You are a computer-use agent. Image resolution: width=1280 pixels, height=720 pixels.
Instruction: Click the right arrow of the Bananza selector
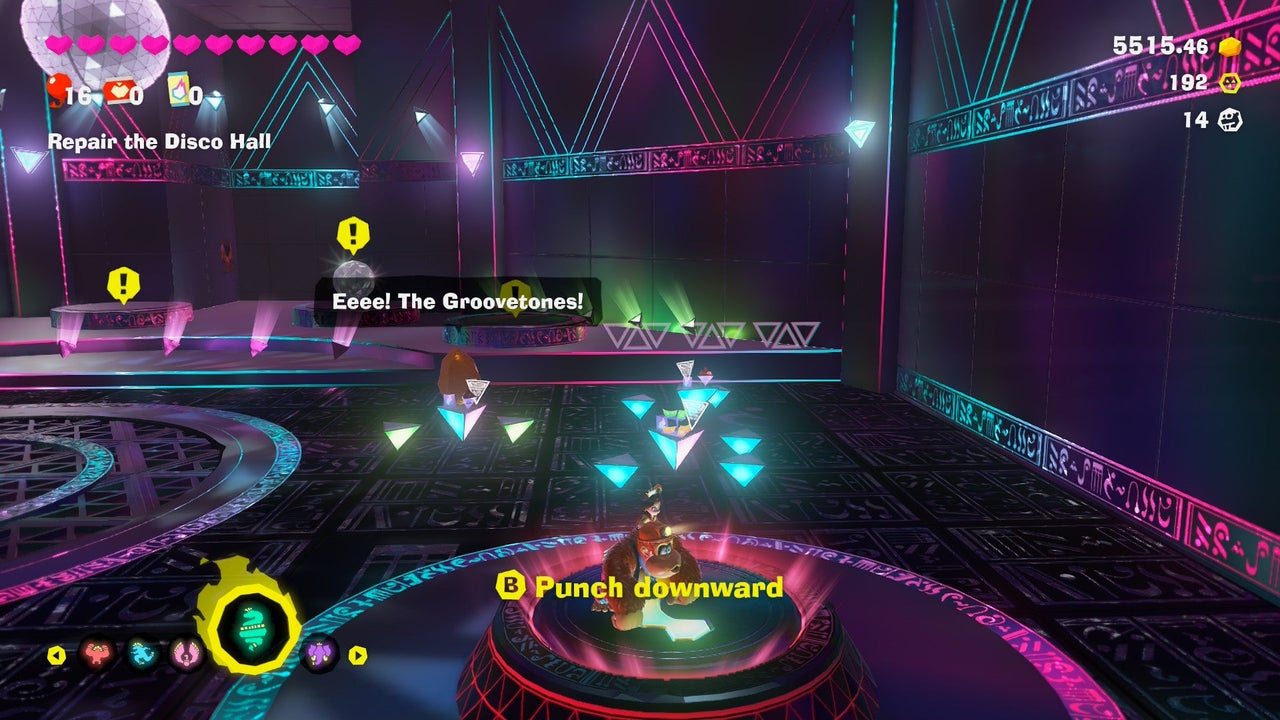click(x=357, y=656)
